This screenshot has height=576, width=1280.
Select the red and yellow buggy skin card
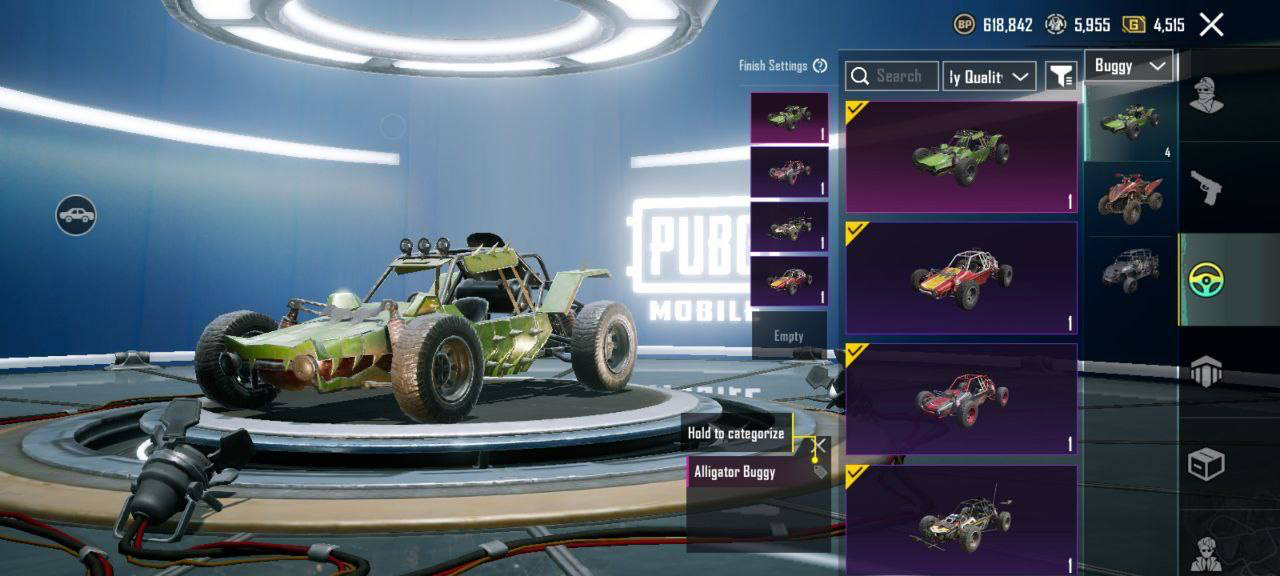click(x=961, y=277)
